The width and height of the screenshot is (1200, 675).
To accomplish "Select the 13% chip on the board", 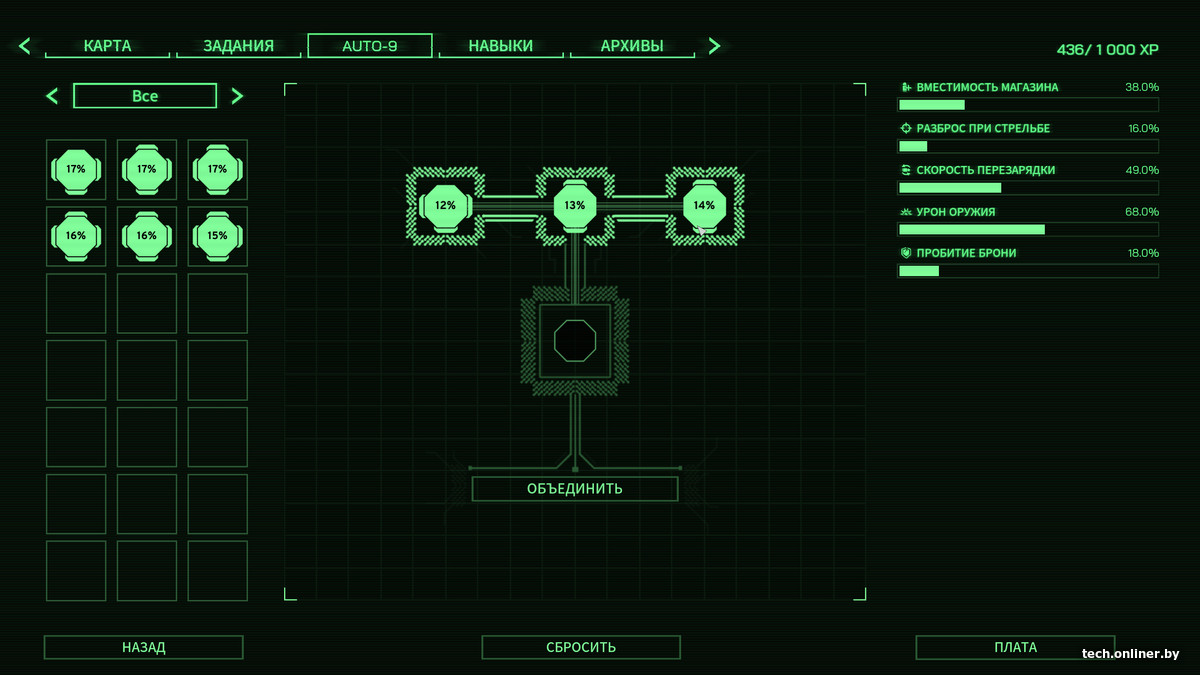I will pos(574,206).
